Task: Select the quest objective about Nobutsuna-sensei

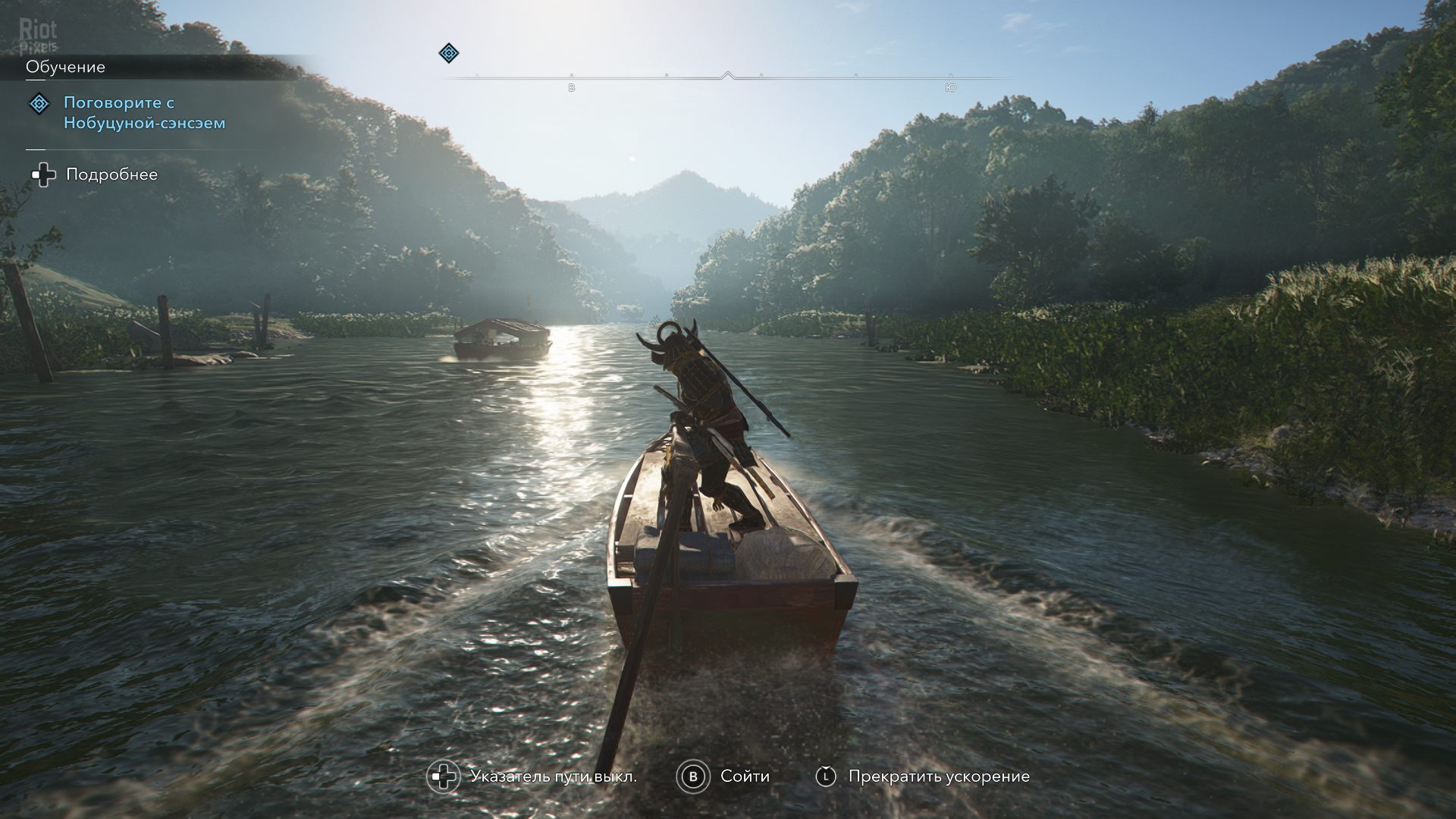Action: [144, 112]
